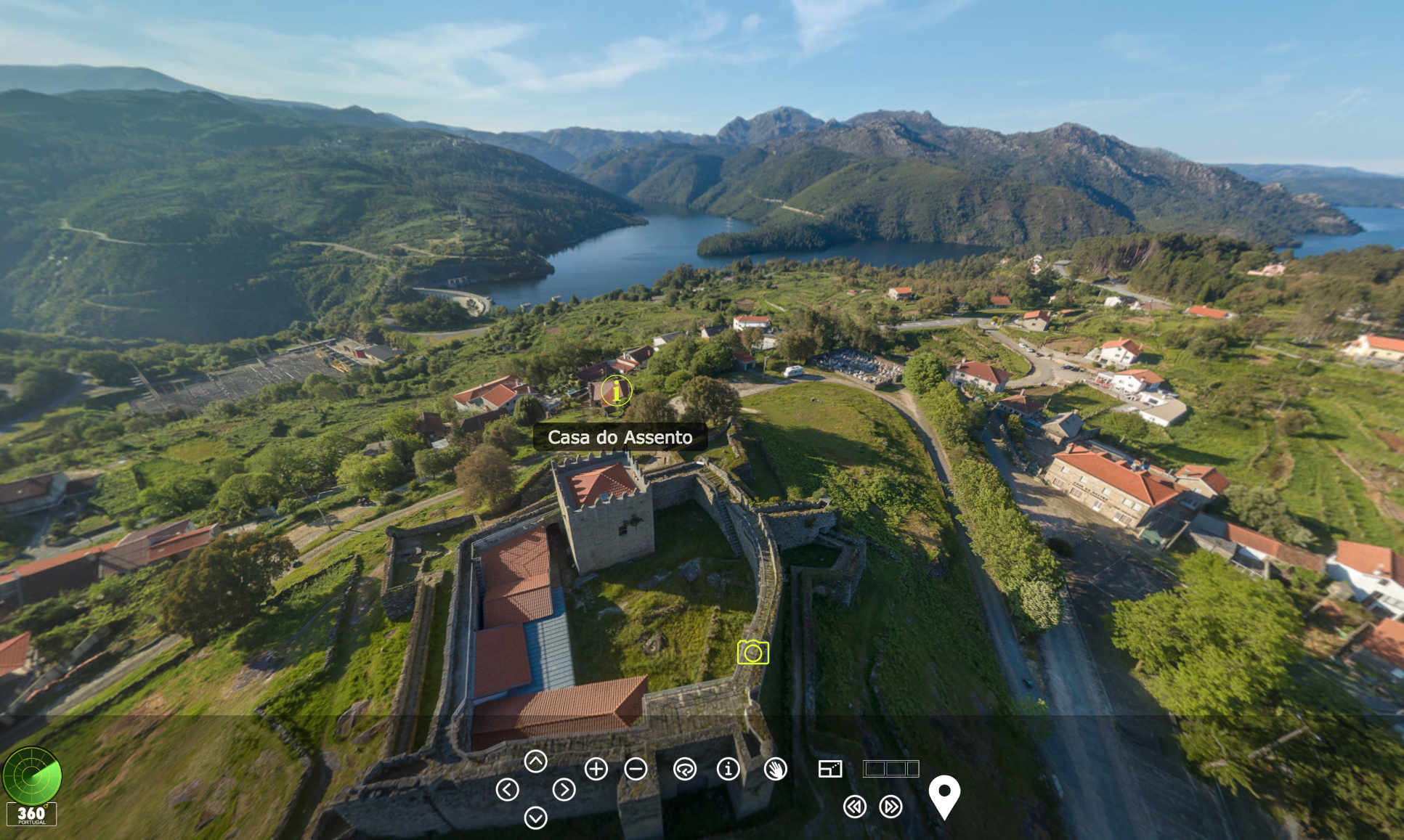Open the yellow camera photo hotspot
The height and width of the screenshot is (840, 1404).
[752, 653]
